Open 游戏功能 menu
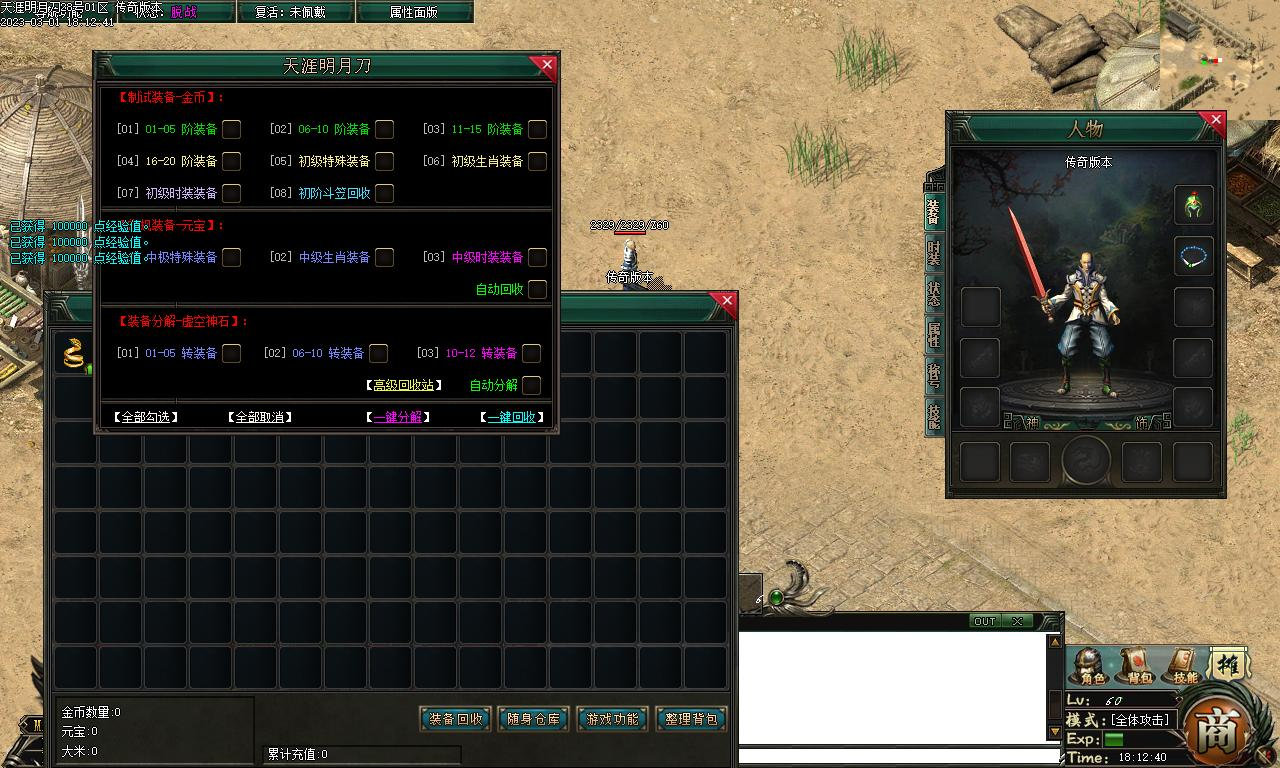Image resolution: width=1280 pixels, height=768 pixels. pos(612,718)
